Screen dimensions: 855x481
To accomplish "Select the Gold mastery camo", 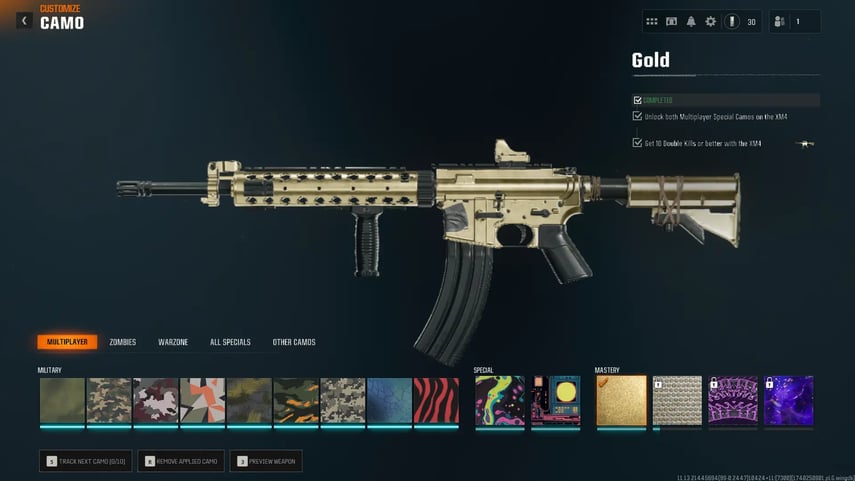I will coord(621,400).
